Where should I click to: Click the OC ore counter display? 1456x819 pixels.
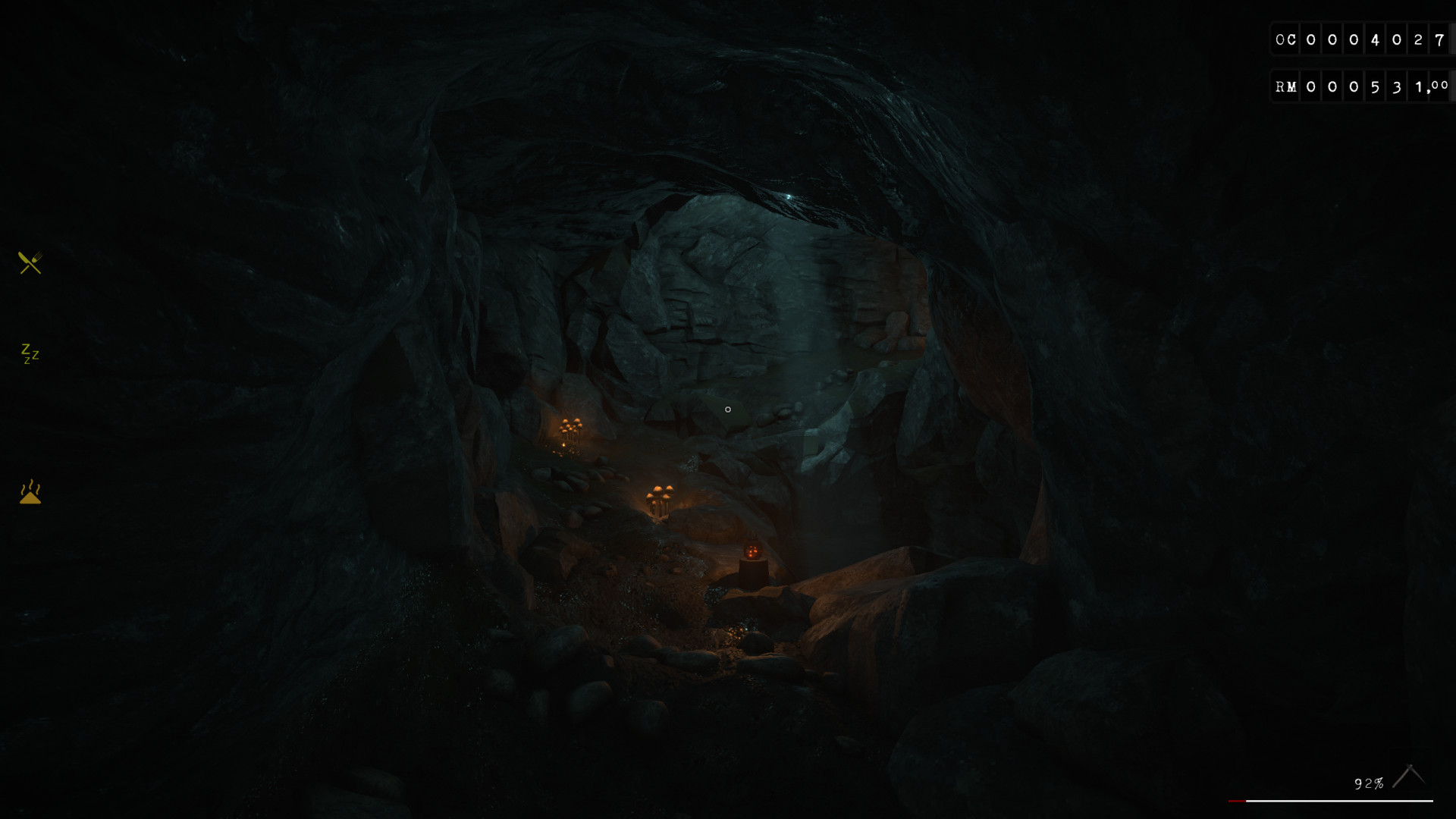[1360, 39]
